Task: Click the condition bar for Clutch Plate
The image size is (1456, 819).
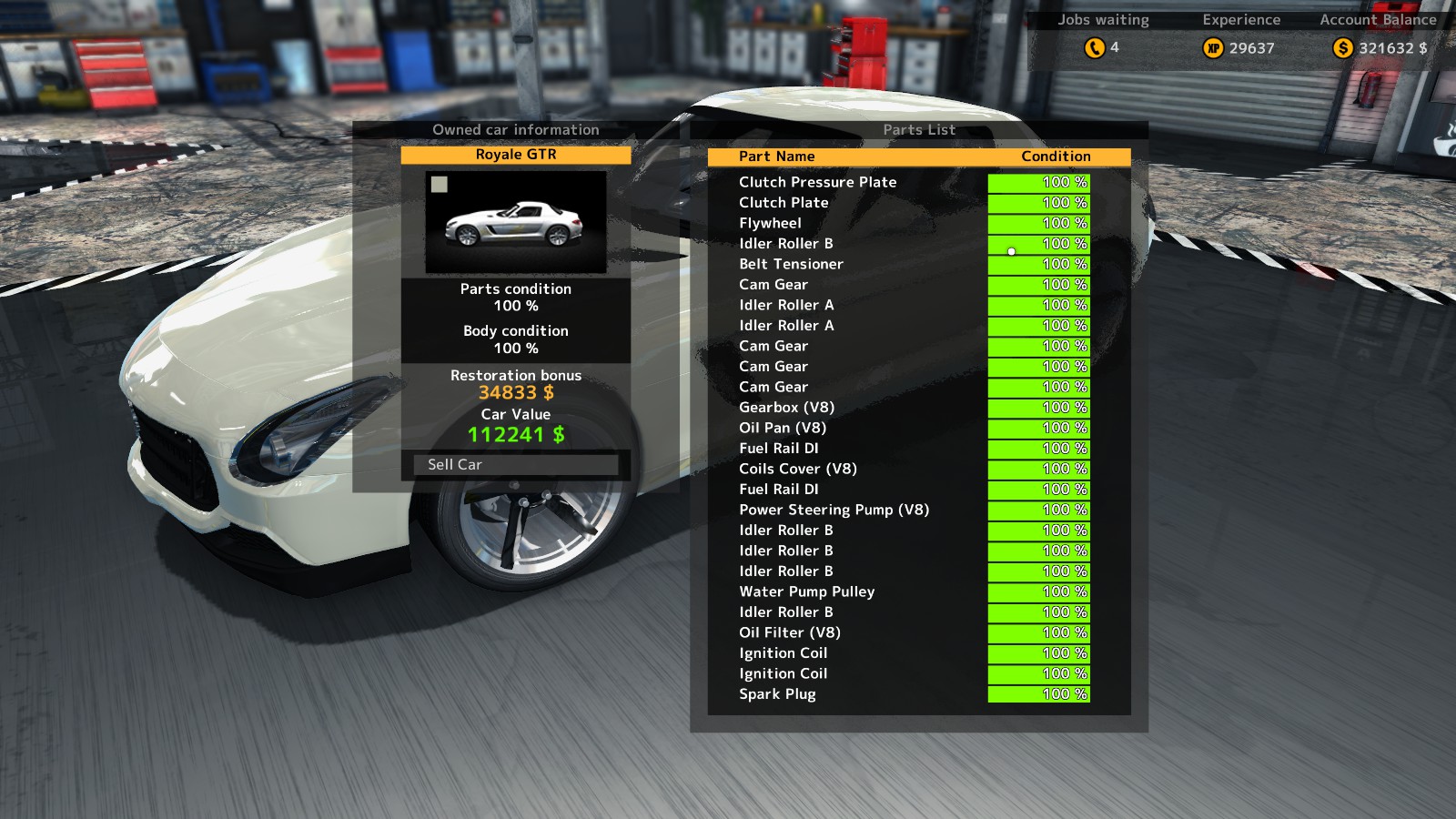Action: [x=1037, y=202]
